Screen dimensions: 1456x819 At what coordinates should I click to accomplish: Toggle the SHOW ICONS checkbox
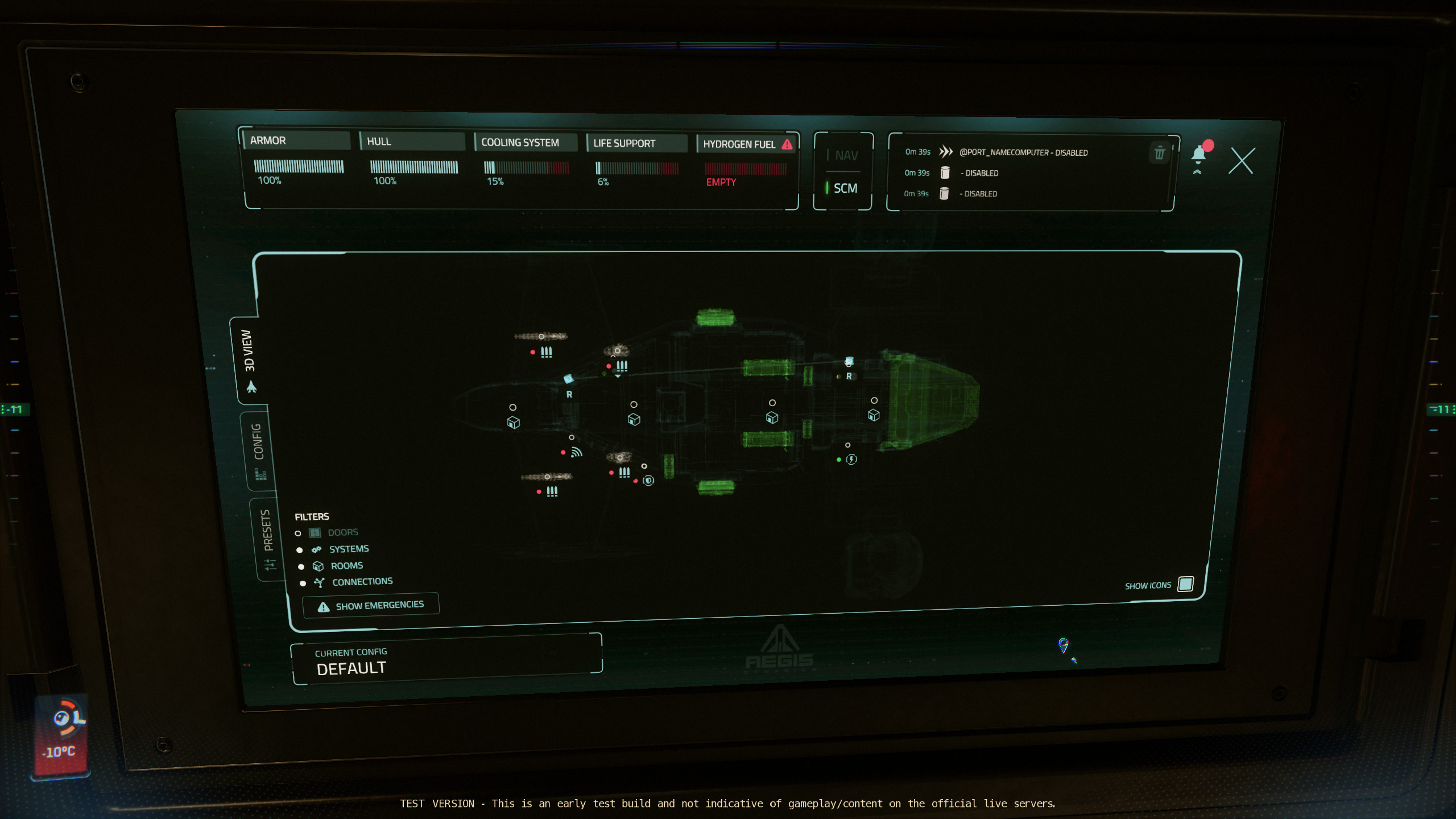(x=1186, y=584)
